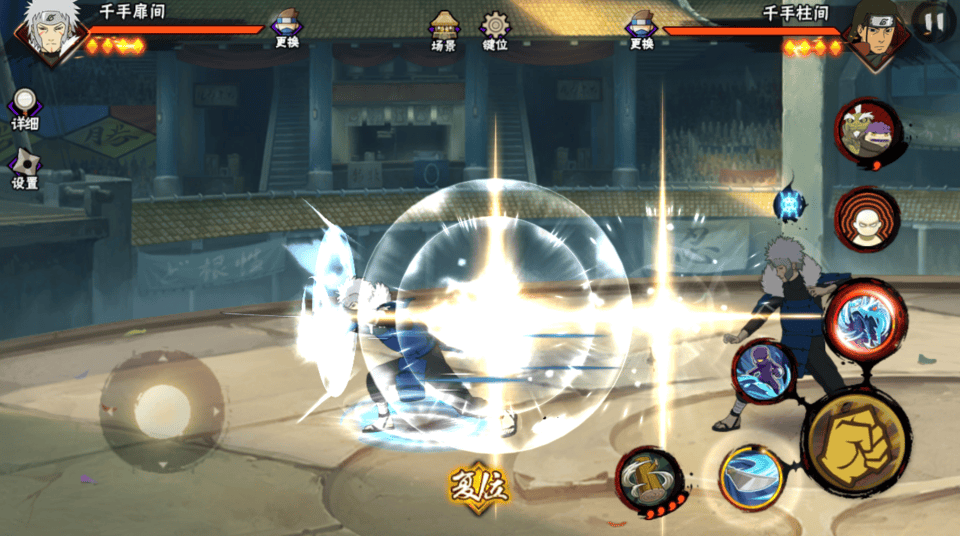Summon the purple-haired toad character
The width and height of the screenshot is (960, 536).
[x=866, y=131]
